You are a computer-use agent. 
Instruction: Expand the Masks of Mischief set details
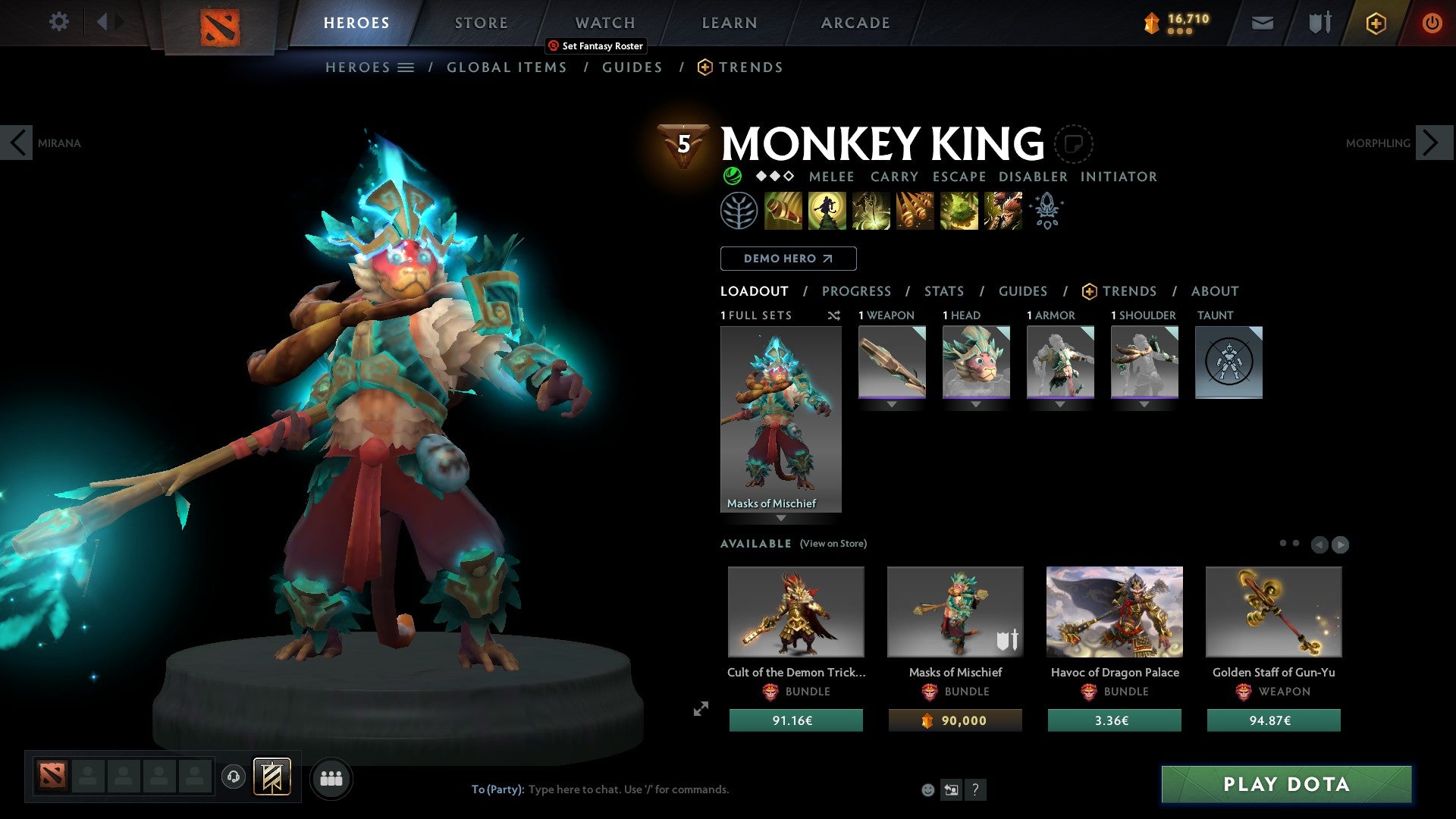[781, 516]
